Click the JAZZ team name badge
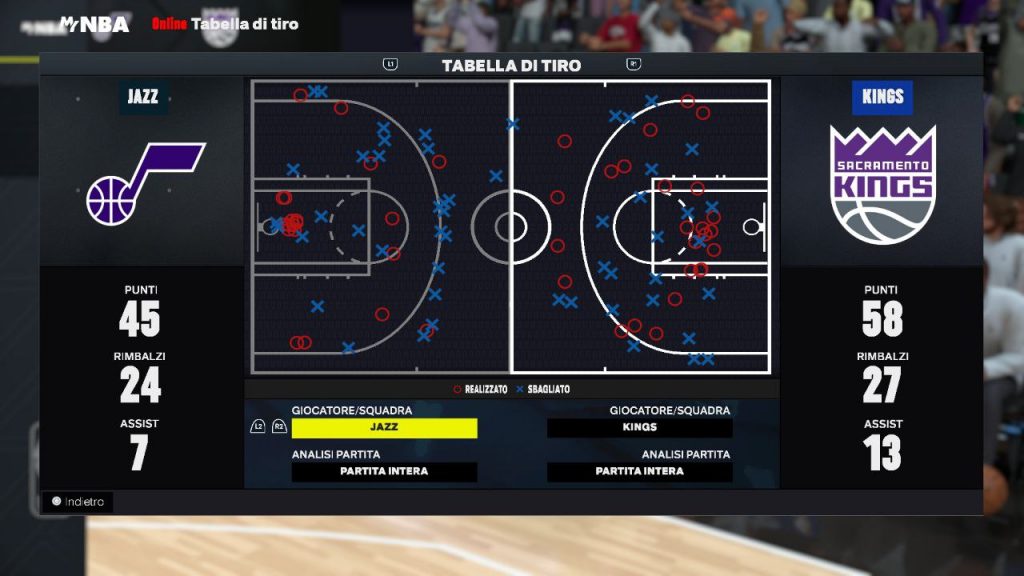Viewport: 1024px width, 576px height. tap(144, 97)
